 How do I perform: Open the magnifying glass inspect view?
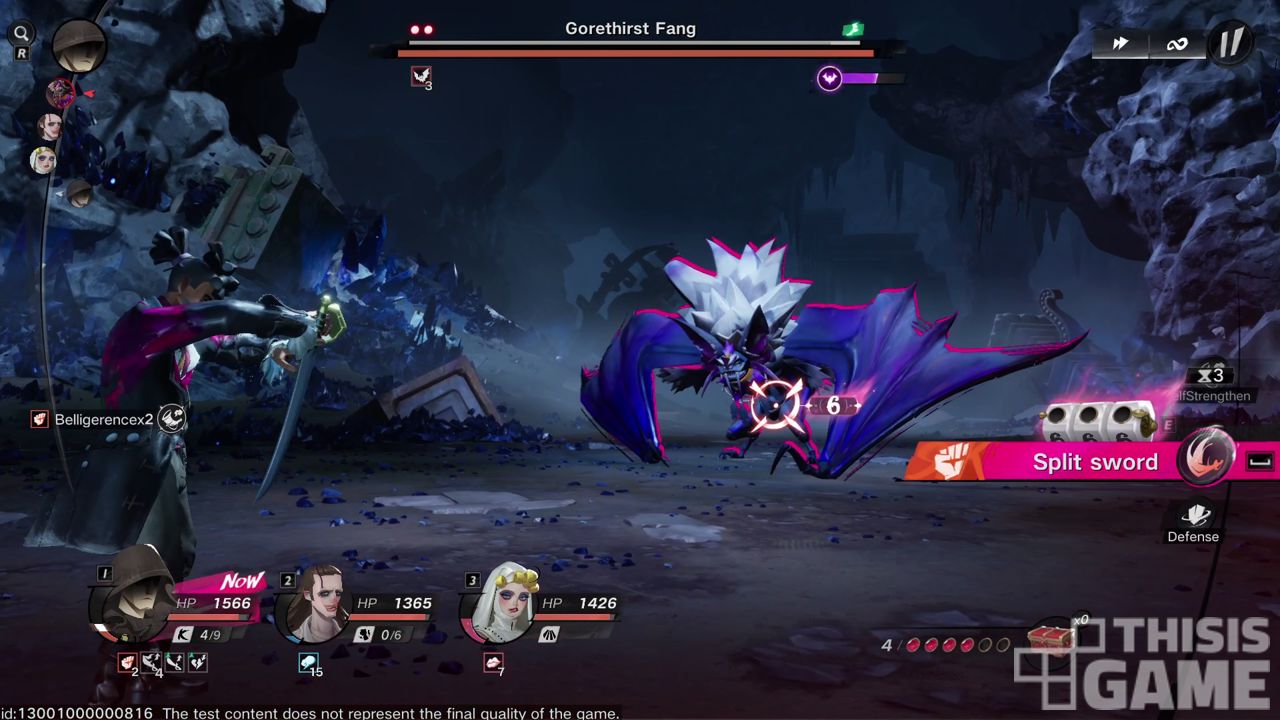click(x=21, y=35)
